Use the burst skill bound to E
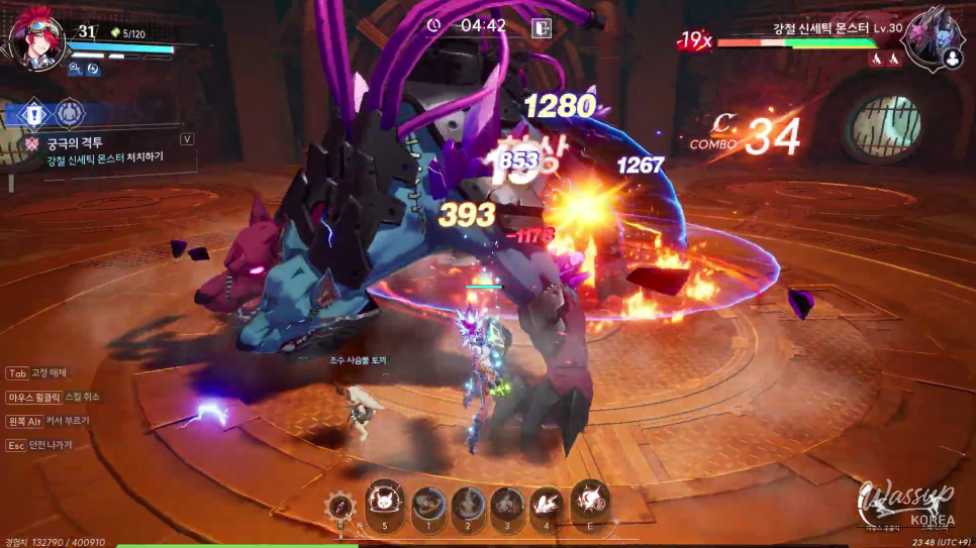This screenshot has width=976, height=548. click(589, 502)
